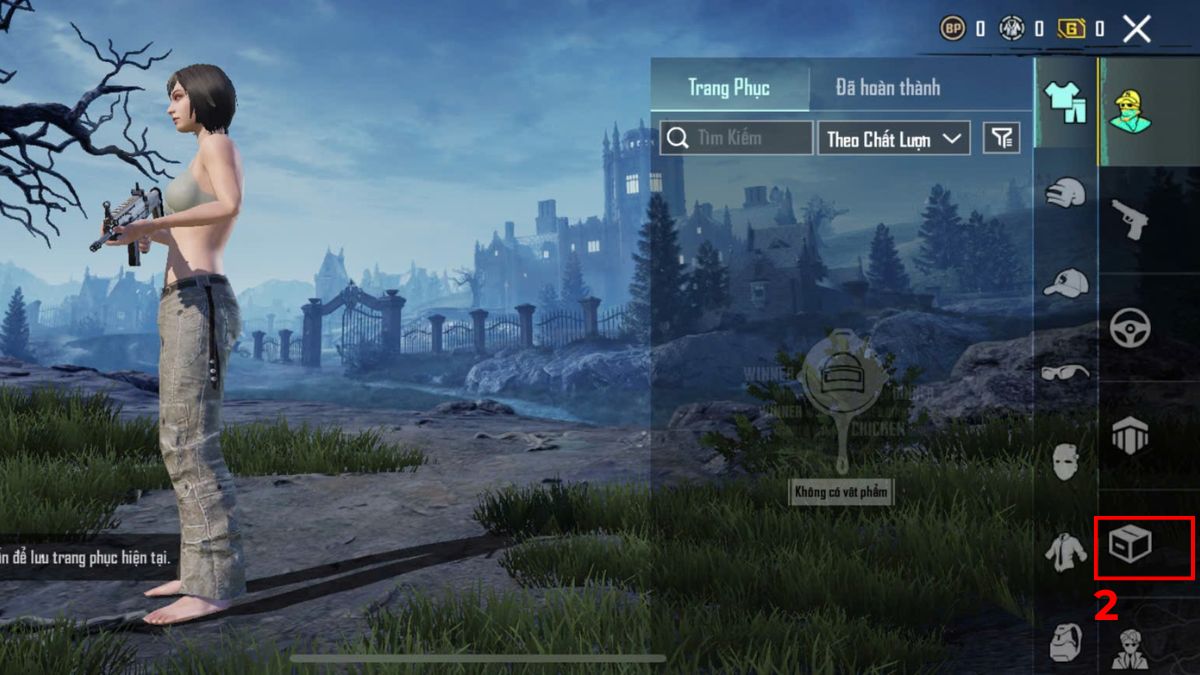Select the parachute category icon
This screenshot has width=1200, height=675.
[1130, 436]
